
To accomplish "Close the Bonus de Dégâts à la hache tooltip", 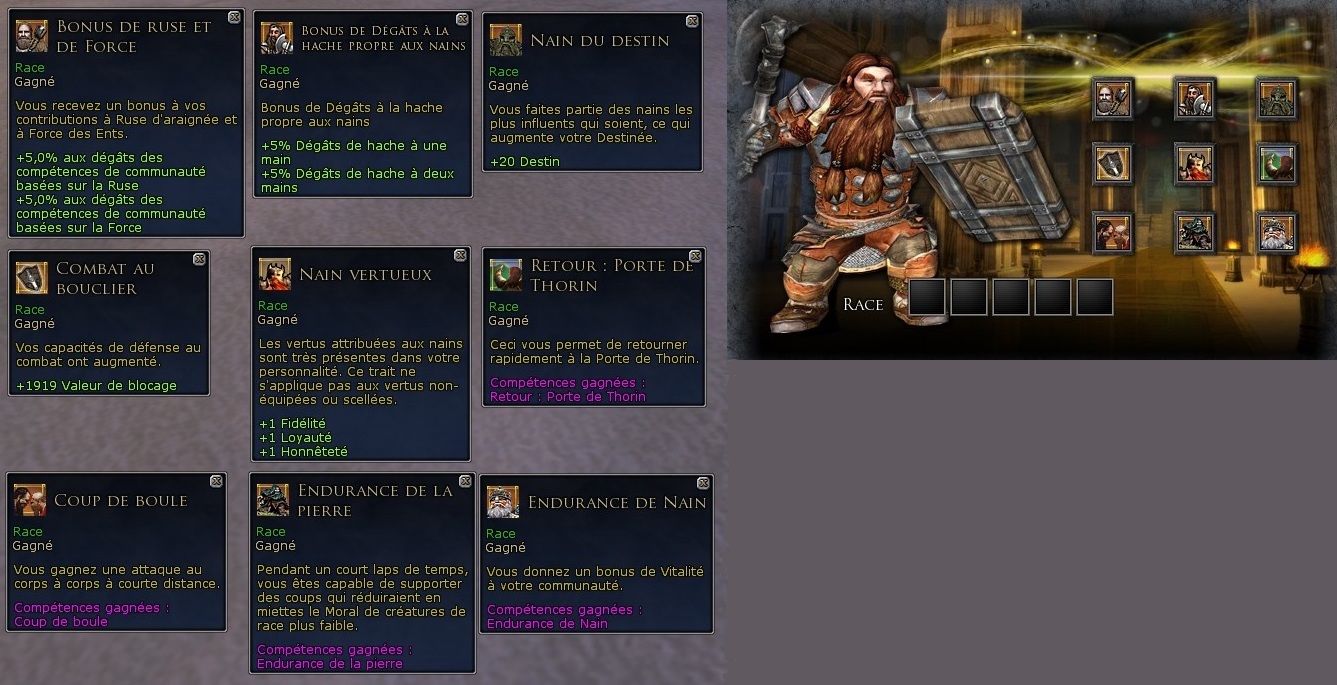I will pos(462,19).
